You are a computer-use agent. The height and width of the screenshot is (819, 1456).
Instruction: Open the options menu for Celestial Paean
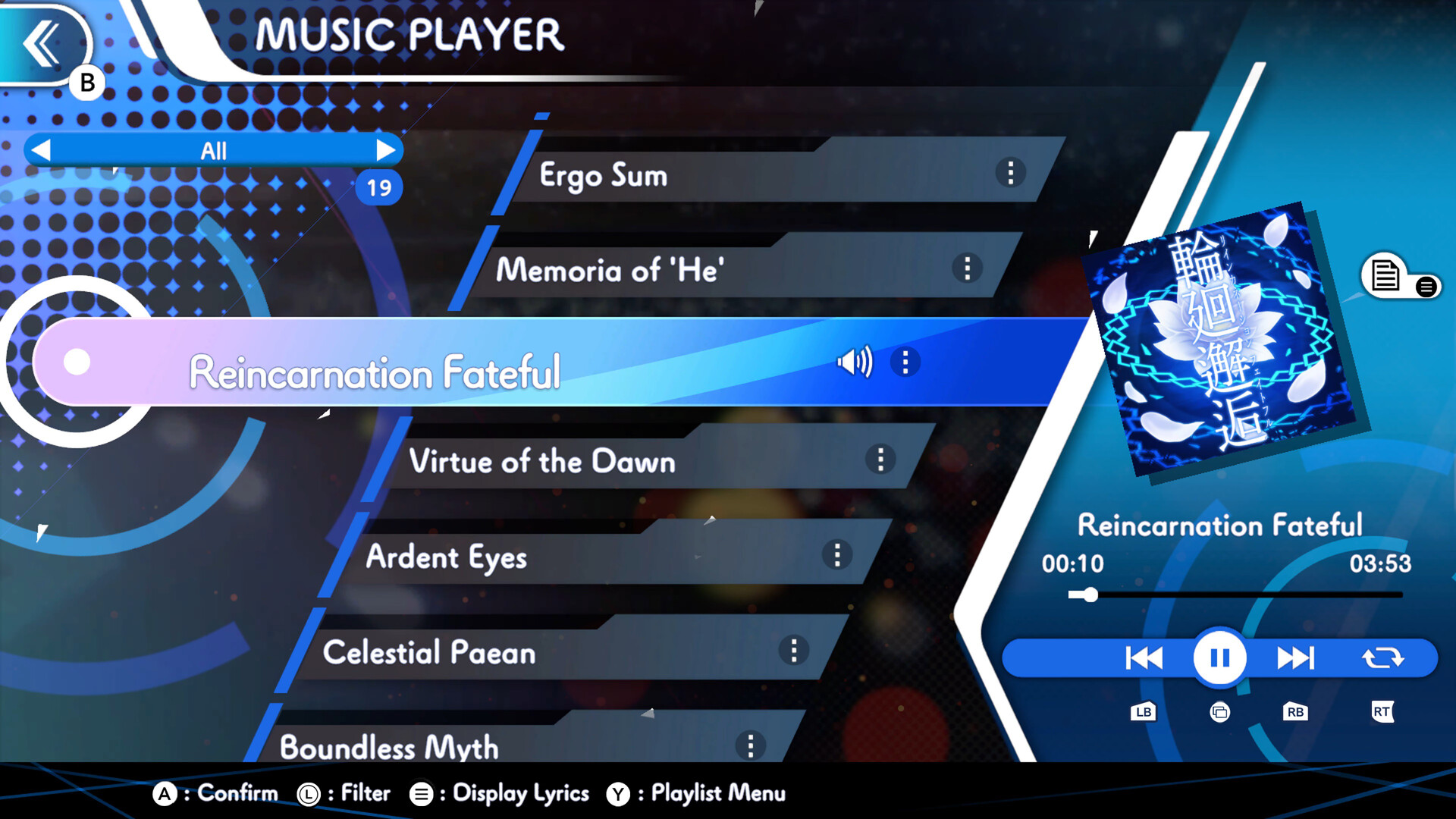coord(794,651)
